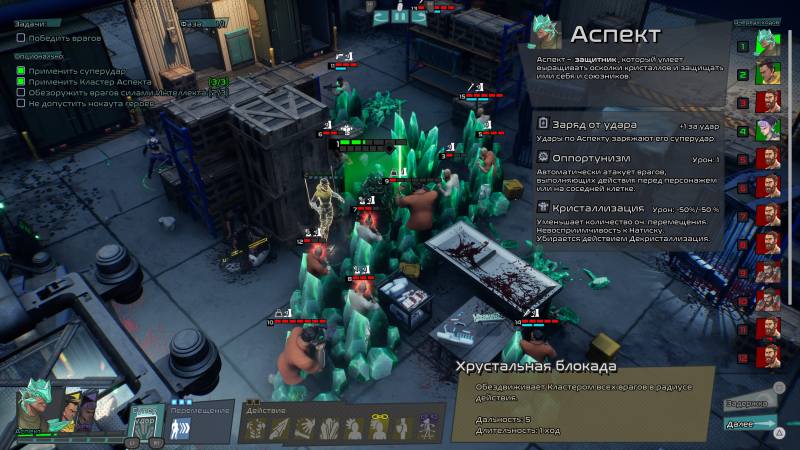
Task: Toggle the Применить суперудар objective checkbox
Action: pyautogui.click(x=20, y=70)
